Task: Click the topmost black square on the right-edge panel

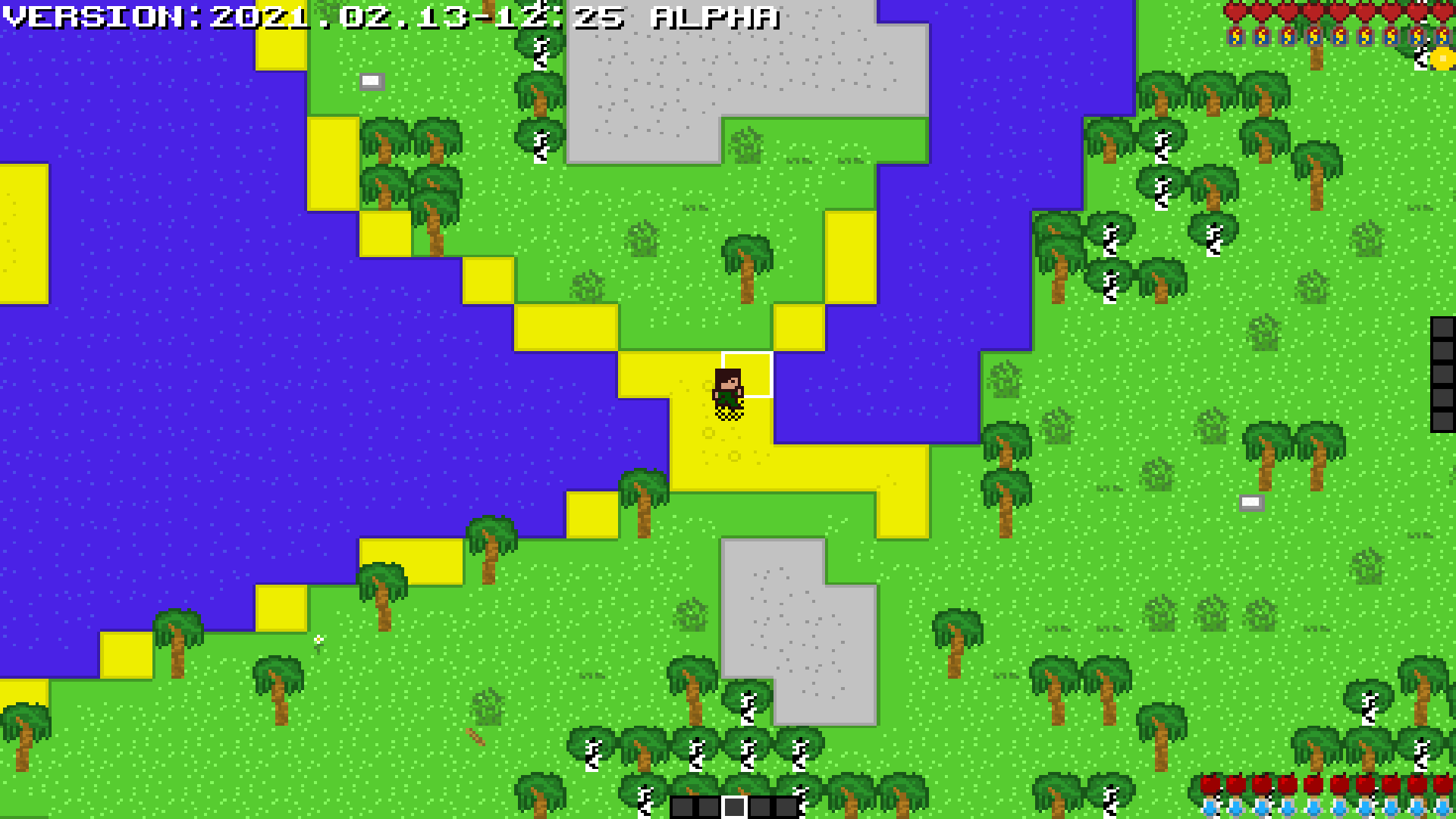Action: pos(1445,328)
